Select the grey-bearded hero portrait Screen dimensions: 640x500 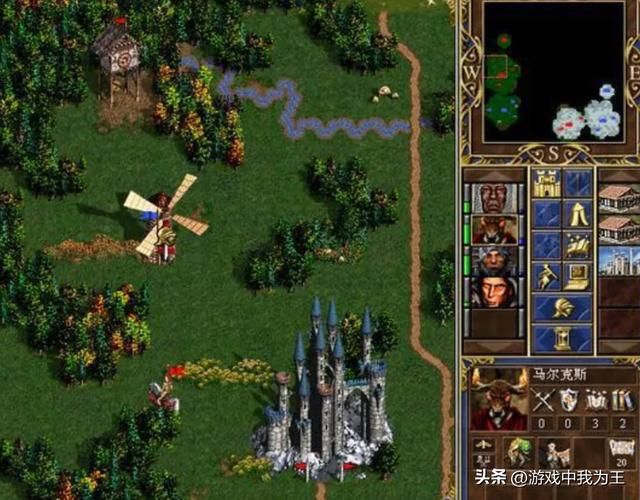494,260
